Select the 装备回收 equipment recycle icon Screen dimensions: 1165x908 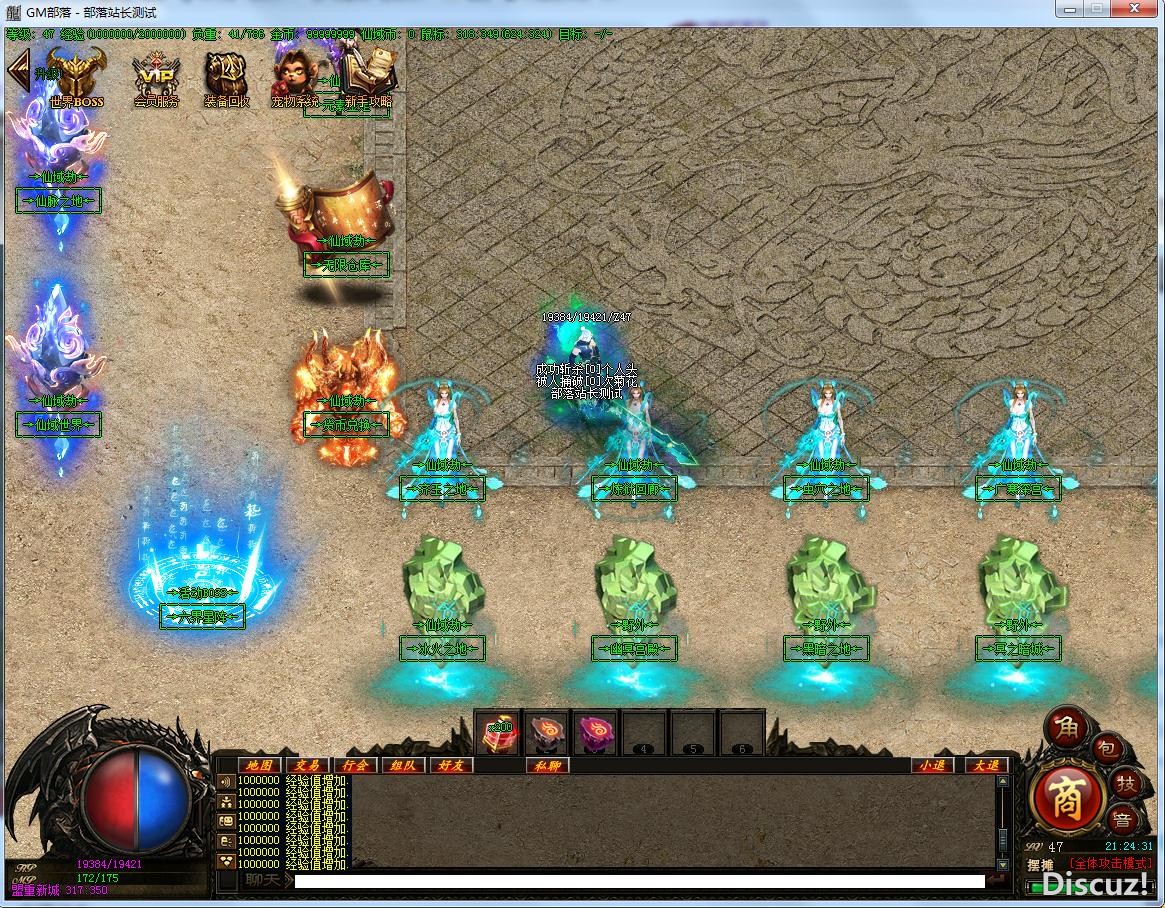point(227,78)
